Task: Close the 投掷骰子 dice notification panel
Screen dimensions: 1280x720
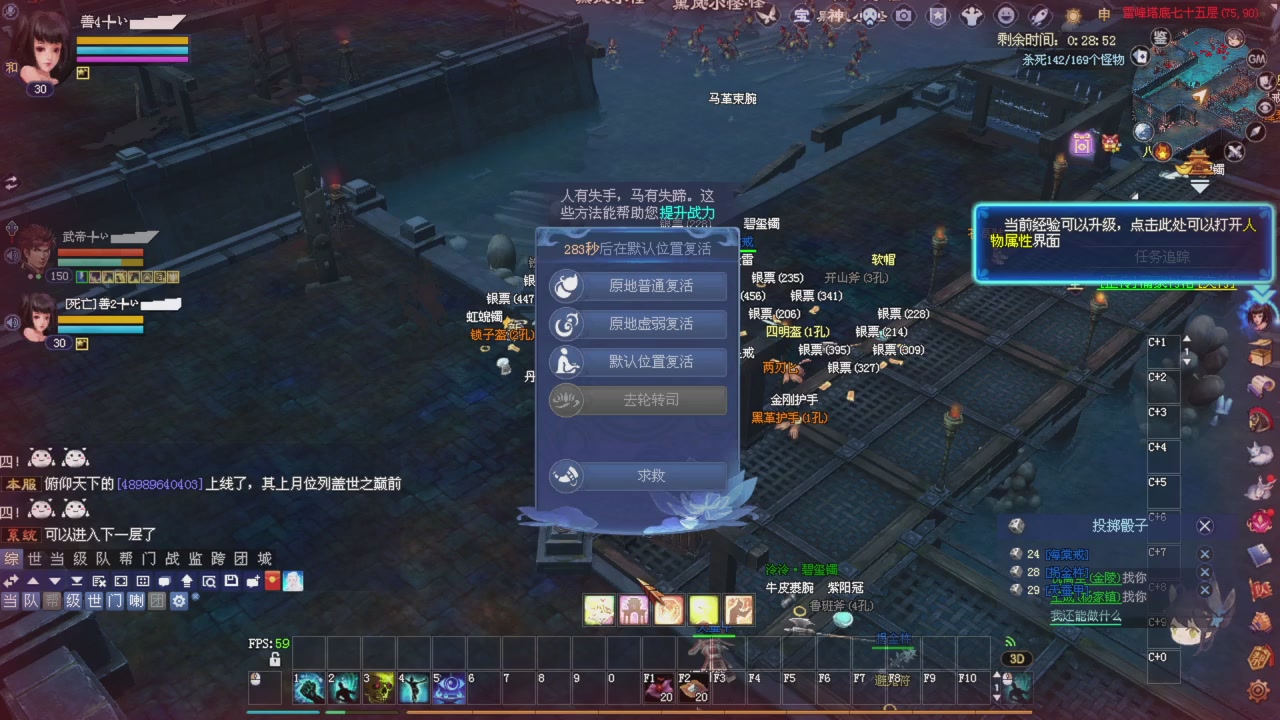Action: [1204, 525]
